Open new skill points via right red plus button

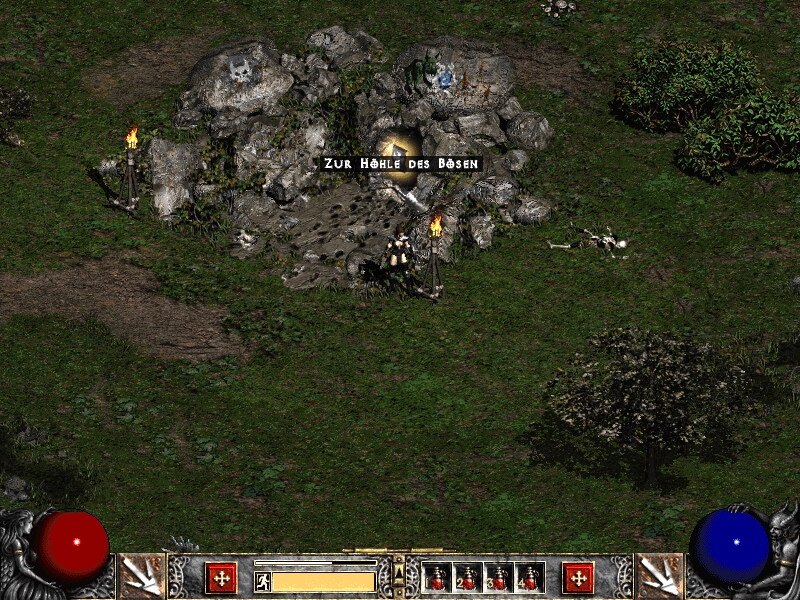578,577
